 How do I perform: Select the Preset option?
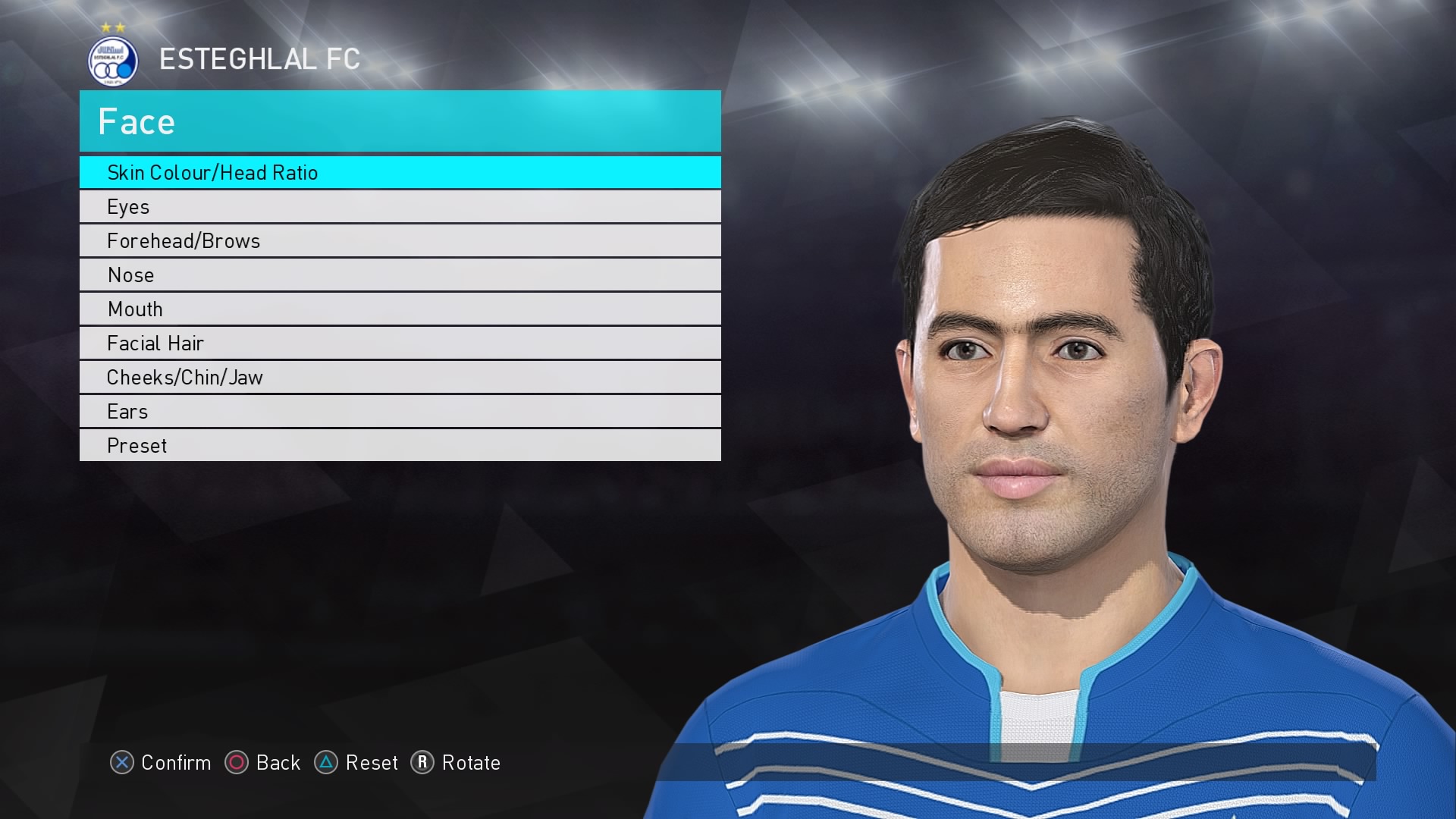(x=136, y=445)
